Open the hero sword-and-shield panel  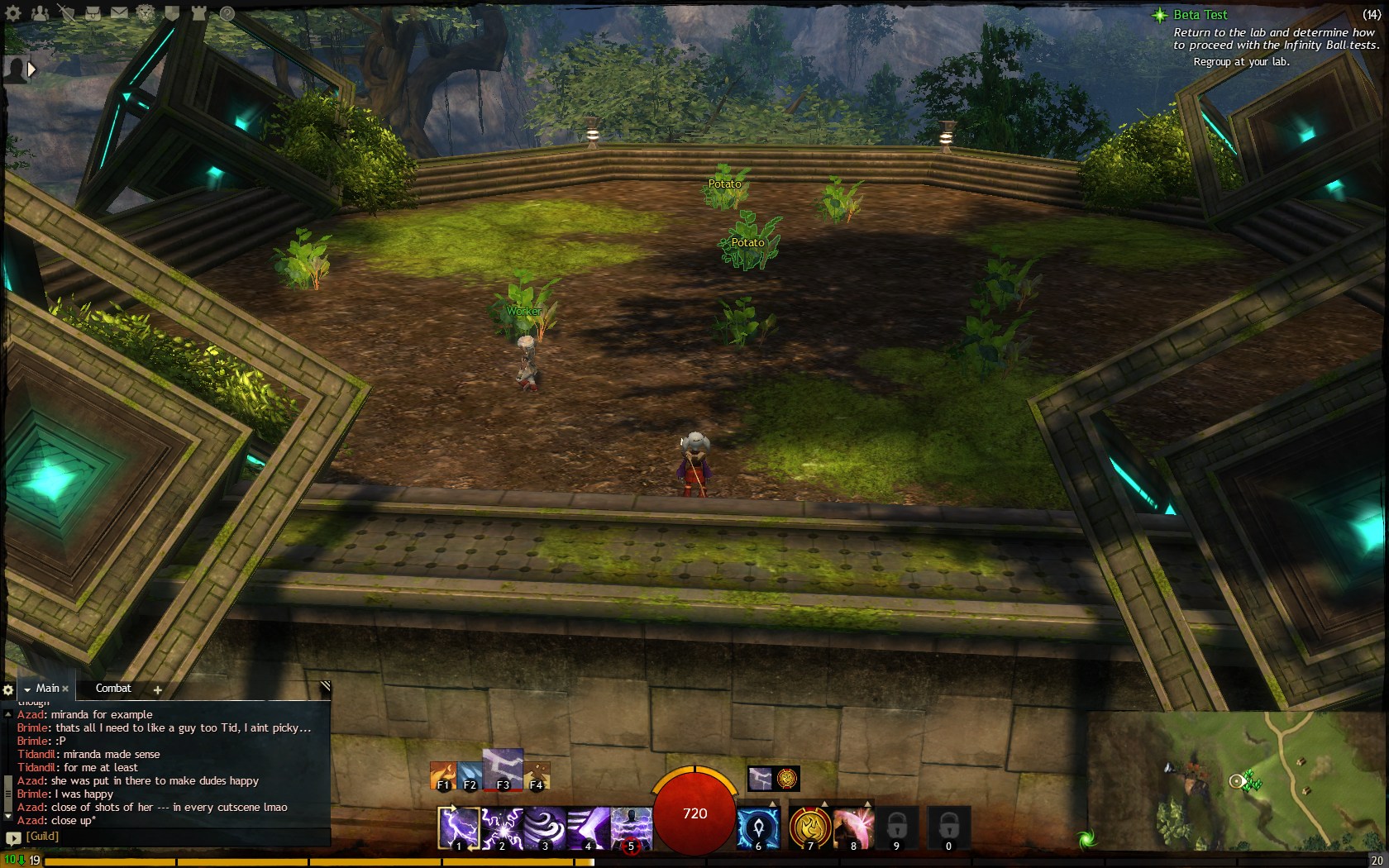[x=66, y=13]
